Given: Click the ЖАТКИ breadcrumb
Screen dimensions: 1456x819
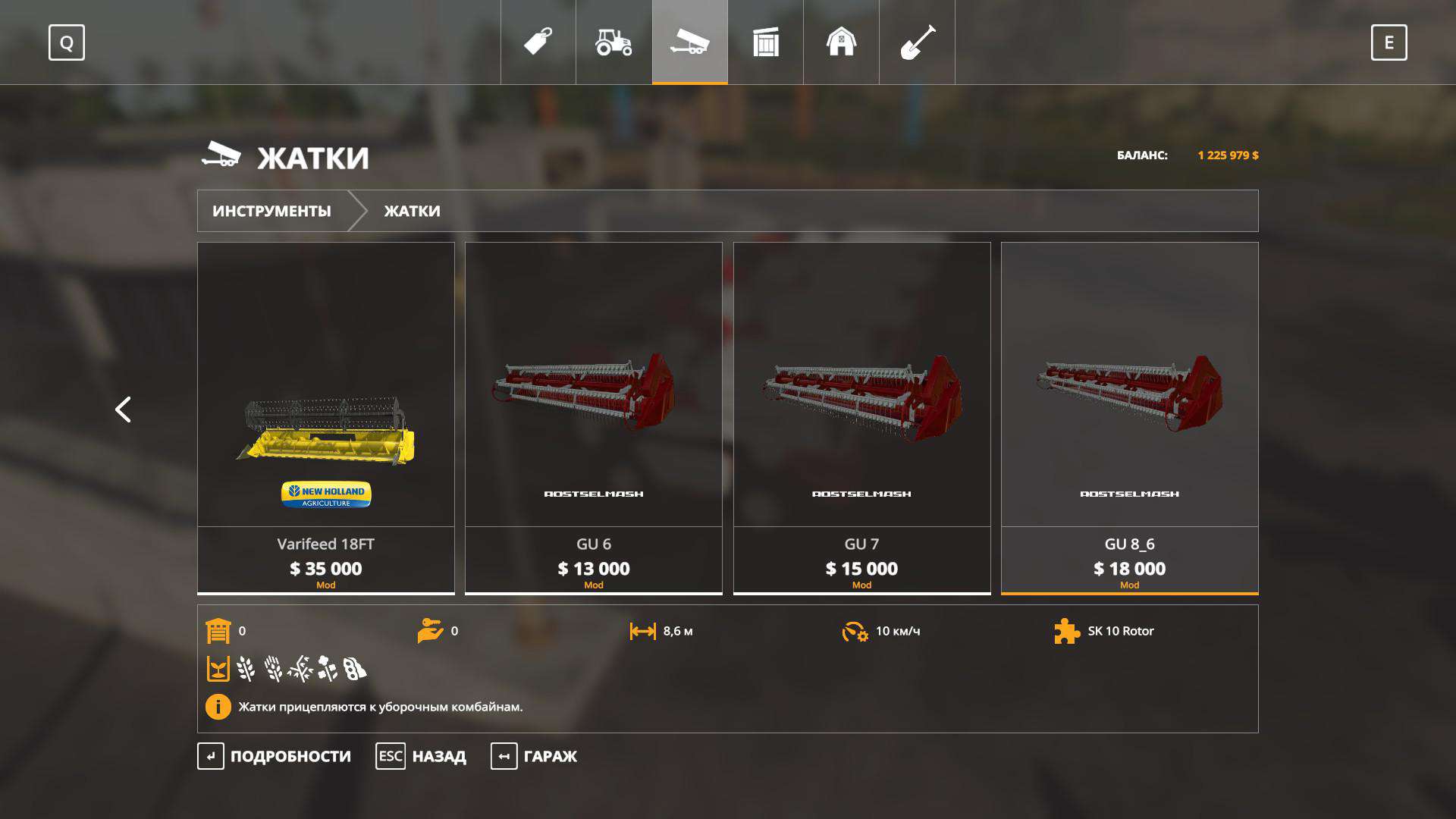Looking at the screenshot, I should point(412,211).
